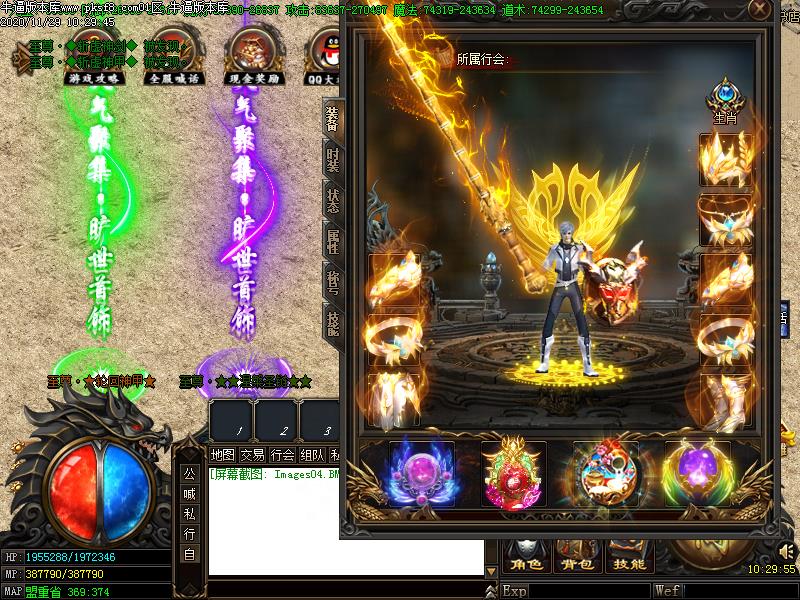Open the 现金奖励 cash reward icon
The width and height of the screenshot is (800, 600).
[x=254, y=55]
